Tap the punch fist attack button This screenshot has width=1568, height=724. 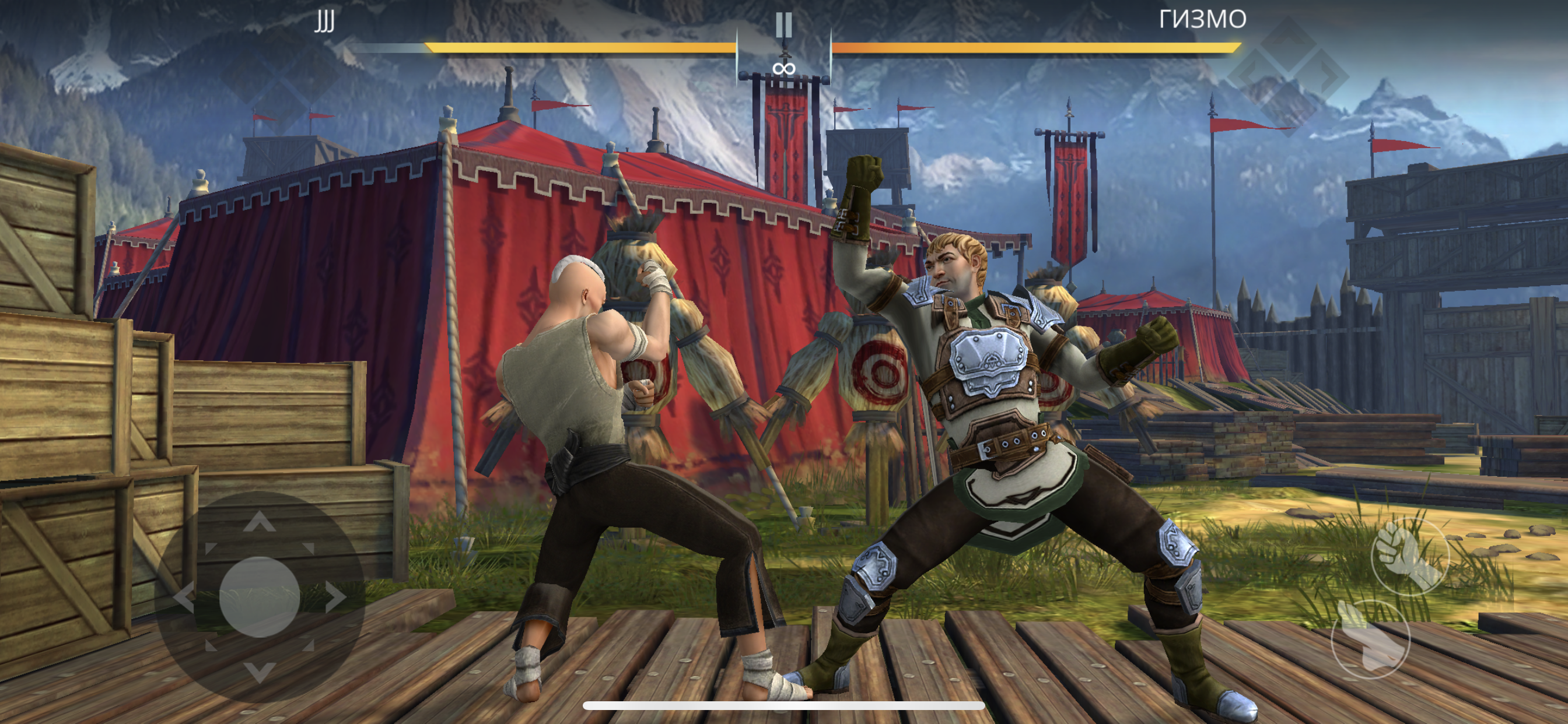[x=1409, y=555]
